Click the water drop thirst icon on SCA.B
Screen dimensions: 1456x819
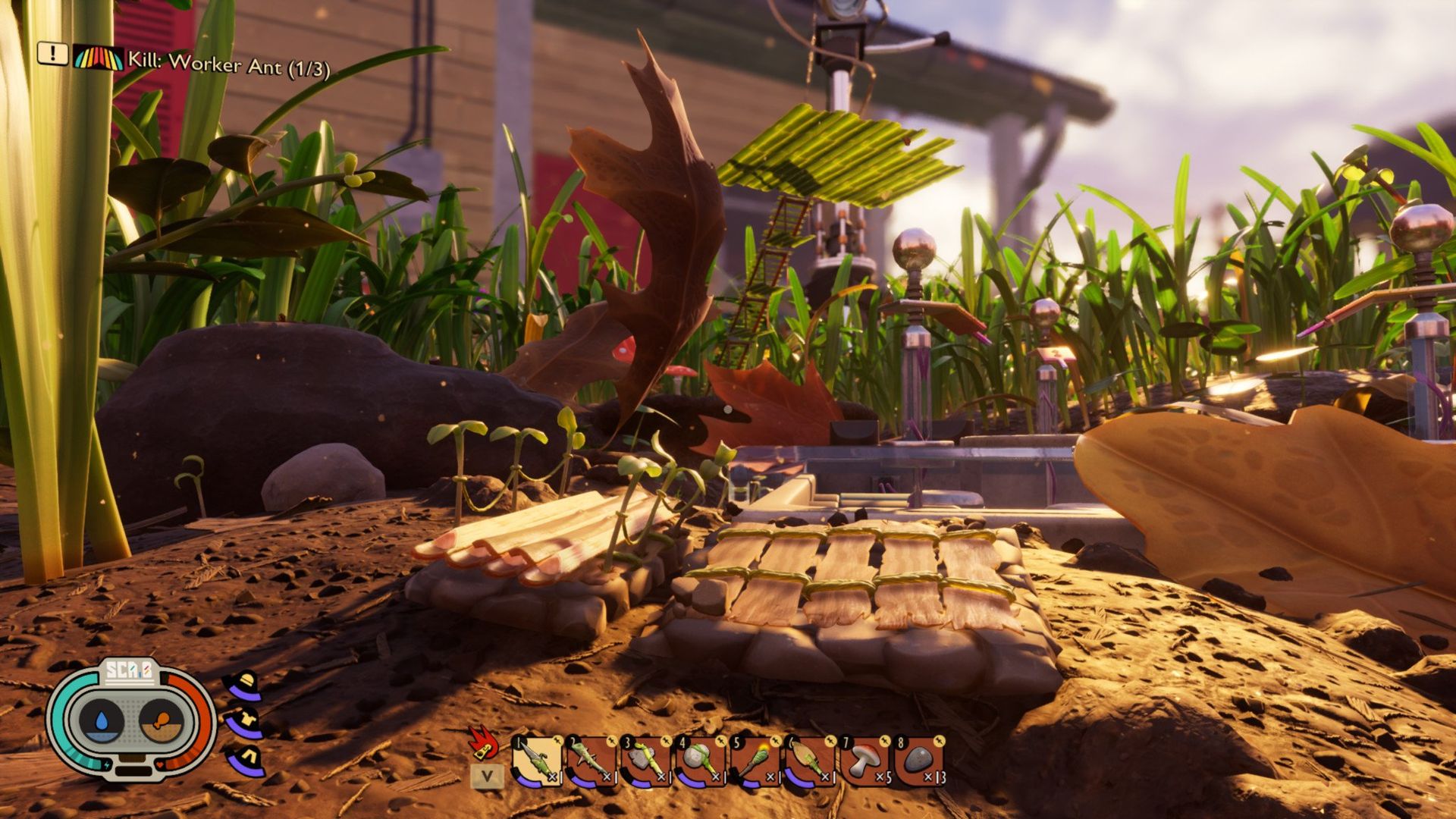[x=100, y=720]
